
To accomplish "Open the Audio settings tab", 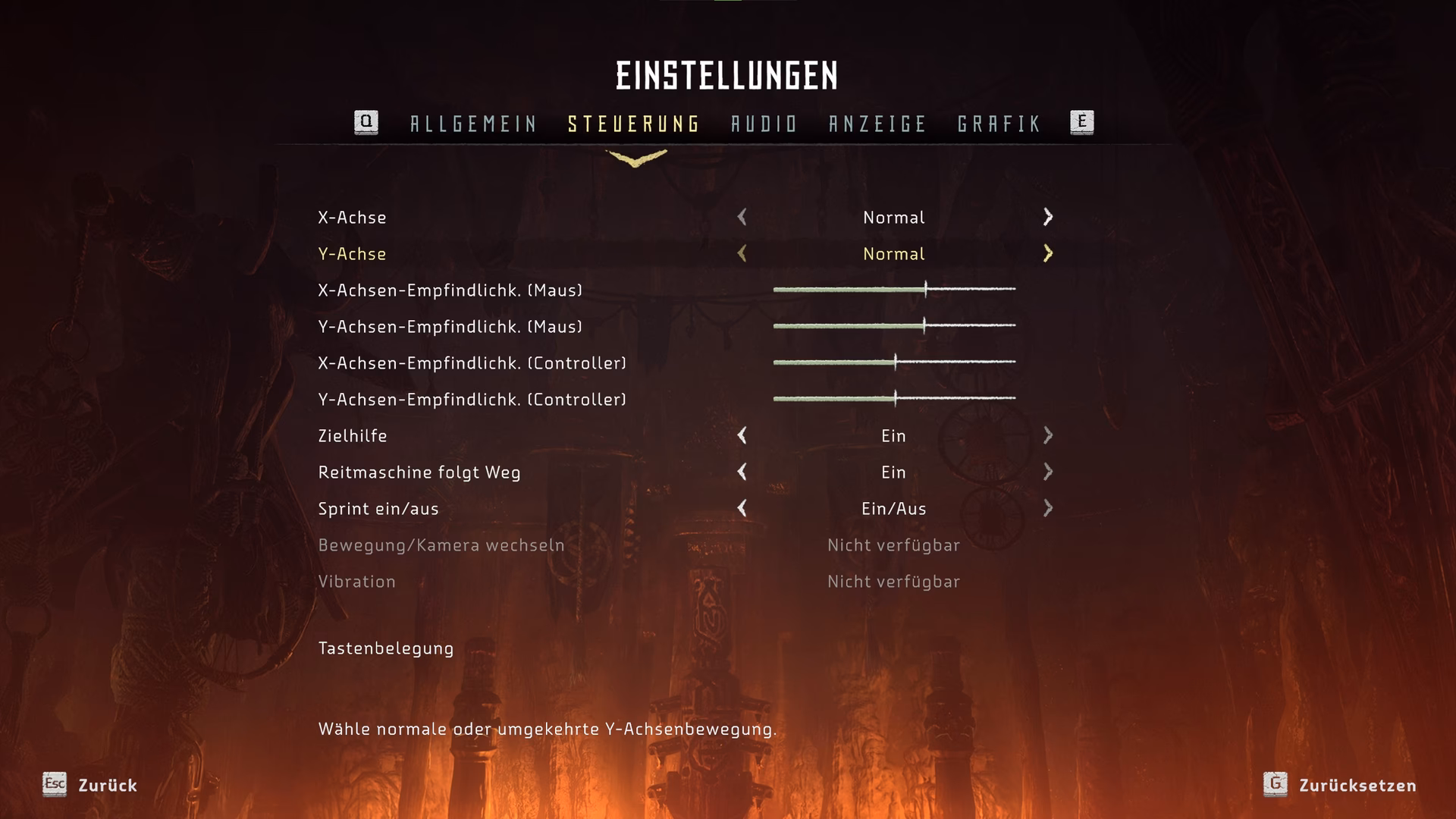I will coord(763,123).
